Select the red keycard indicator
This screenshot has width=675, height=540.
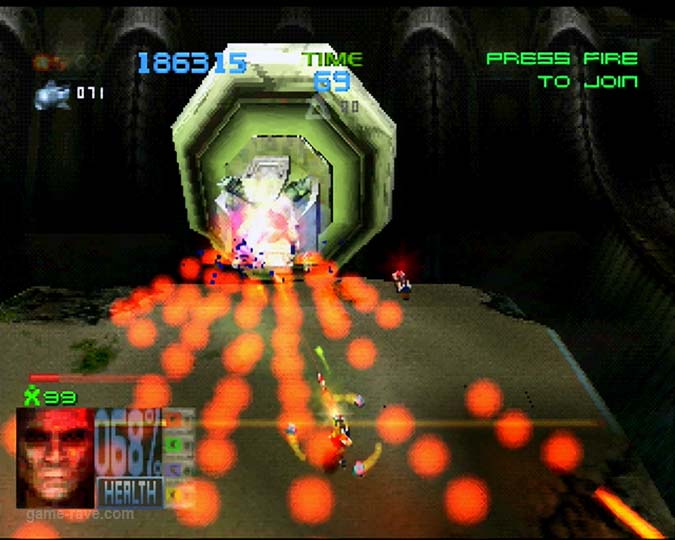pyautogui.click(x=174, y=418)
